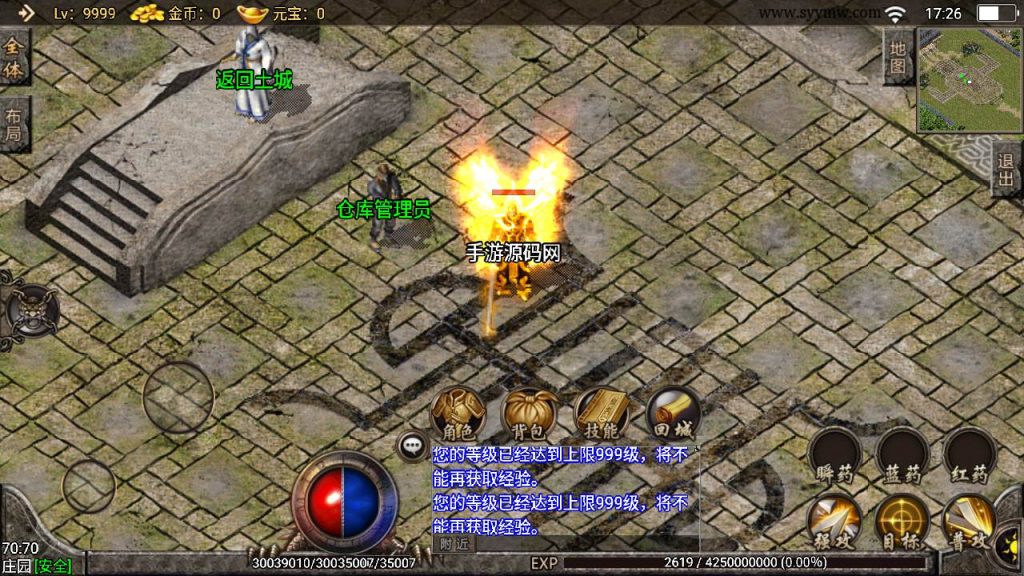Click the 退出 exit button
The height and width of the screenshot is (576, 1024).
coord(1007,169)
